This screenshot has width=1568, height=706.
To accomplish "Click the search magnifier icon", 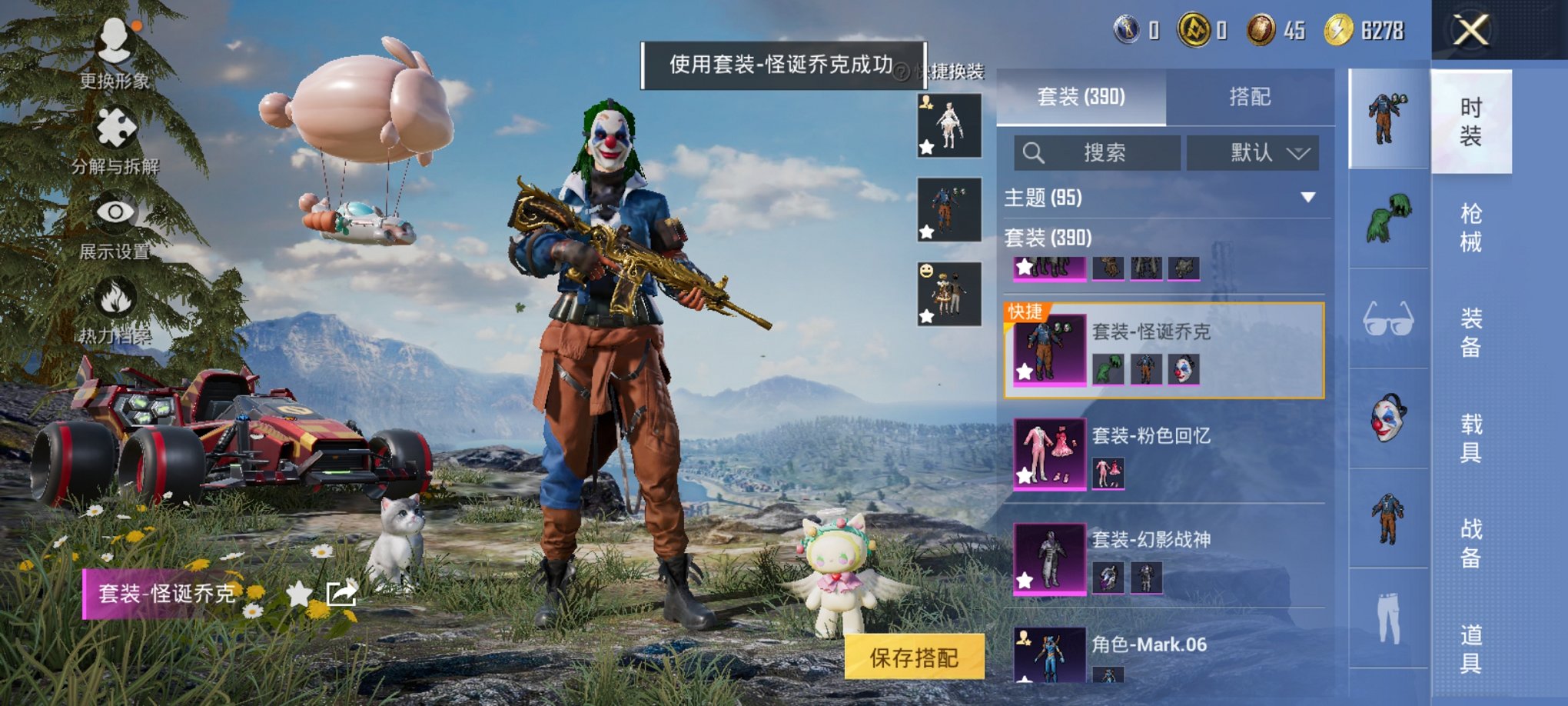I will pyautogui.click(x=1034, y=152).
